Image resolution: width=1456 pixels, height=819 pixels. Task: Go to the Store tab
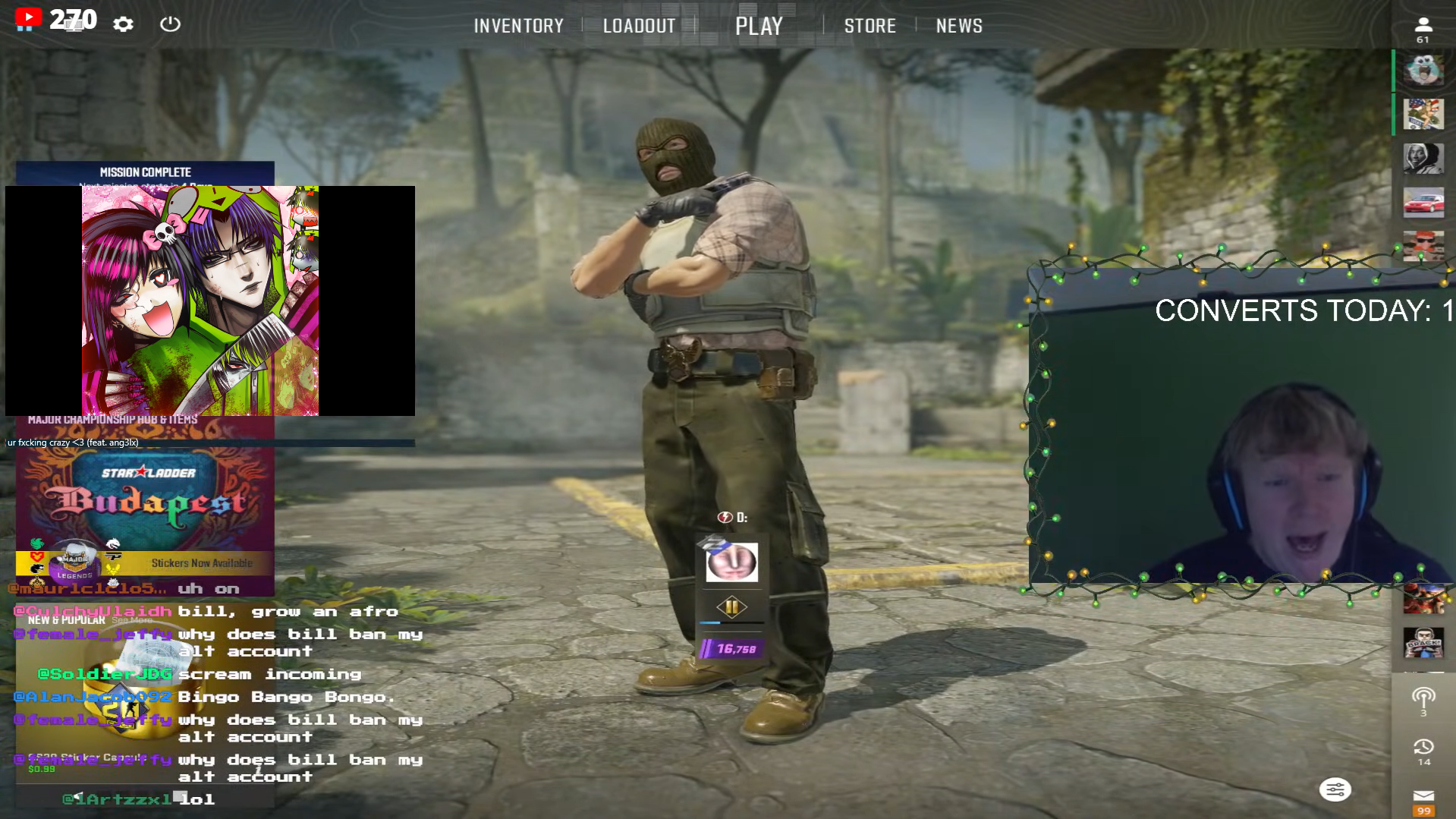pos(870,26)
